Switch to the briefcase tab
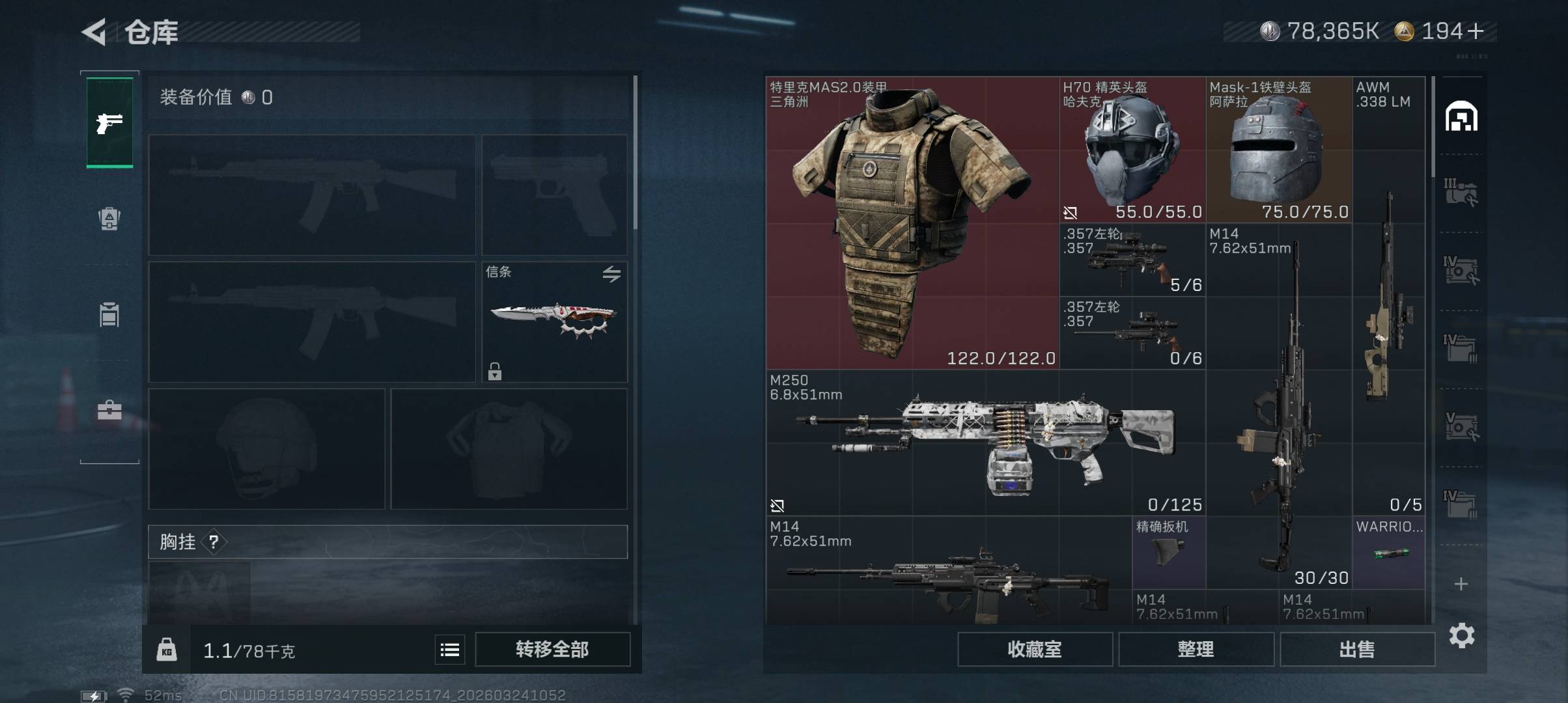Image resolution: width=1568 pixels, height=703 pixels. tap(109, 410)
